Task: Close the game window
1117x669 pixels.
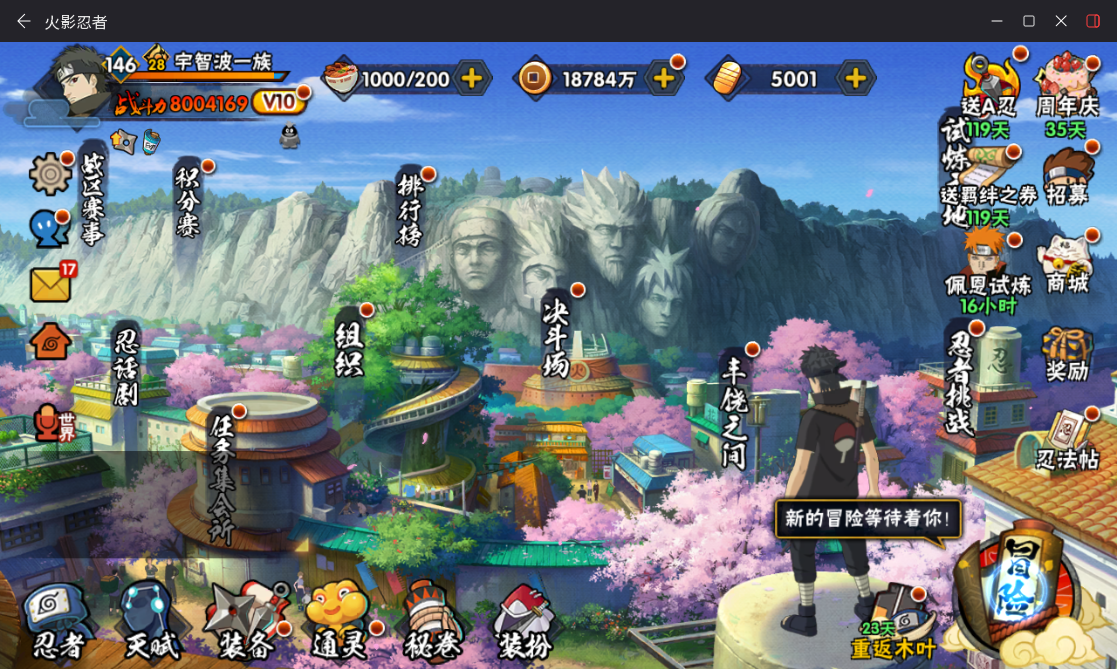Action: 1061,21
